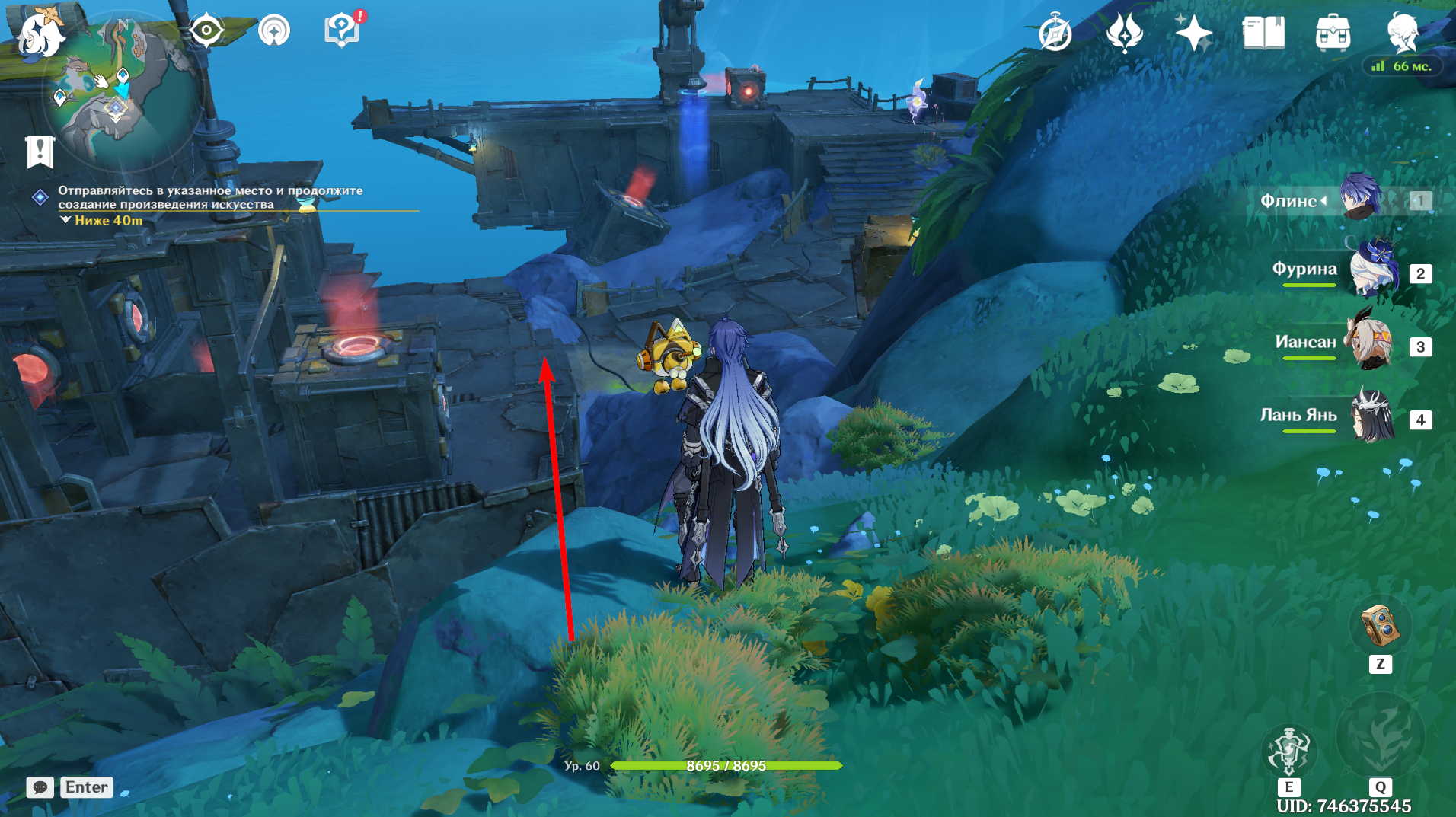Open the events compass icon

(x=1055, y=34)
